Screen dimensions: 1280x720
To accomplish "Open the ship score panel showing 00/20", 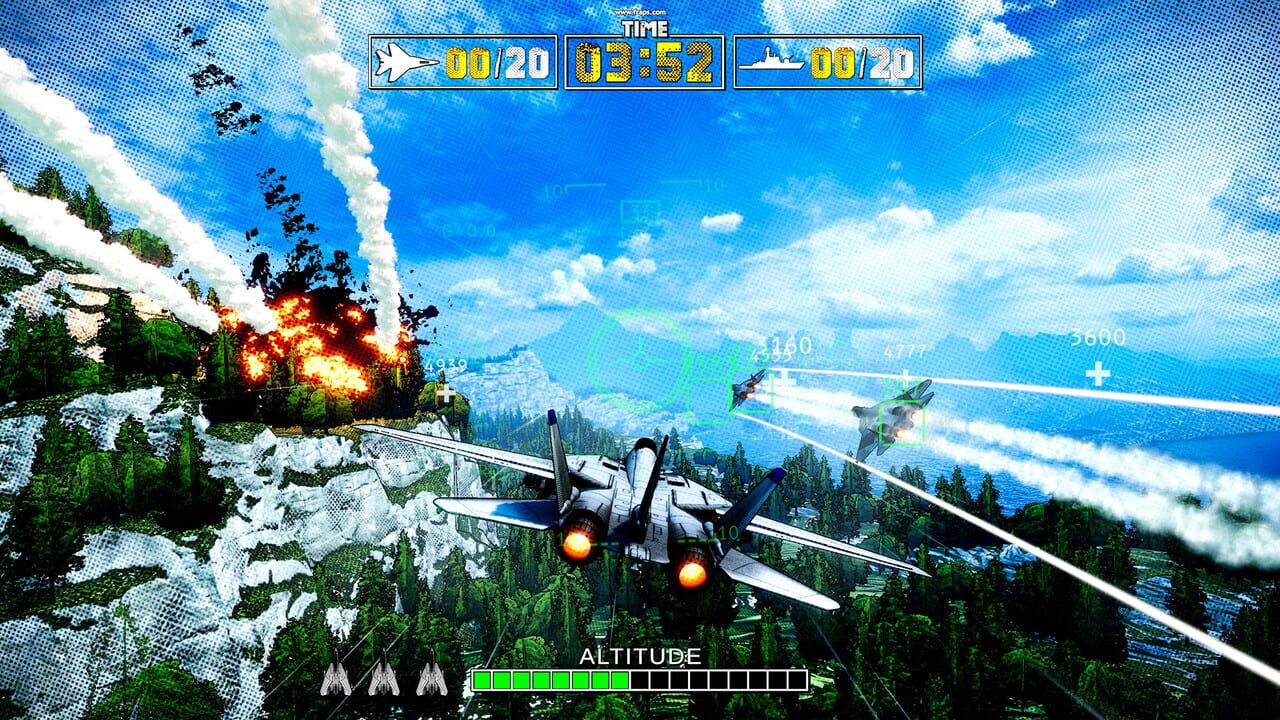I will [830, 62].
